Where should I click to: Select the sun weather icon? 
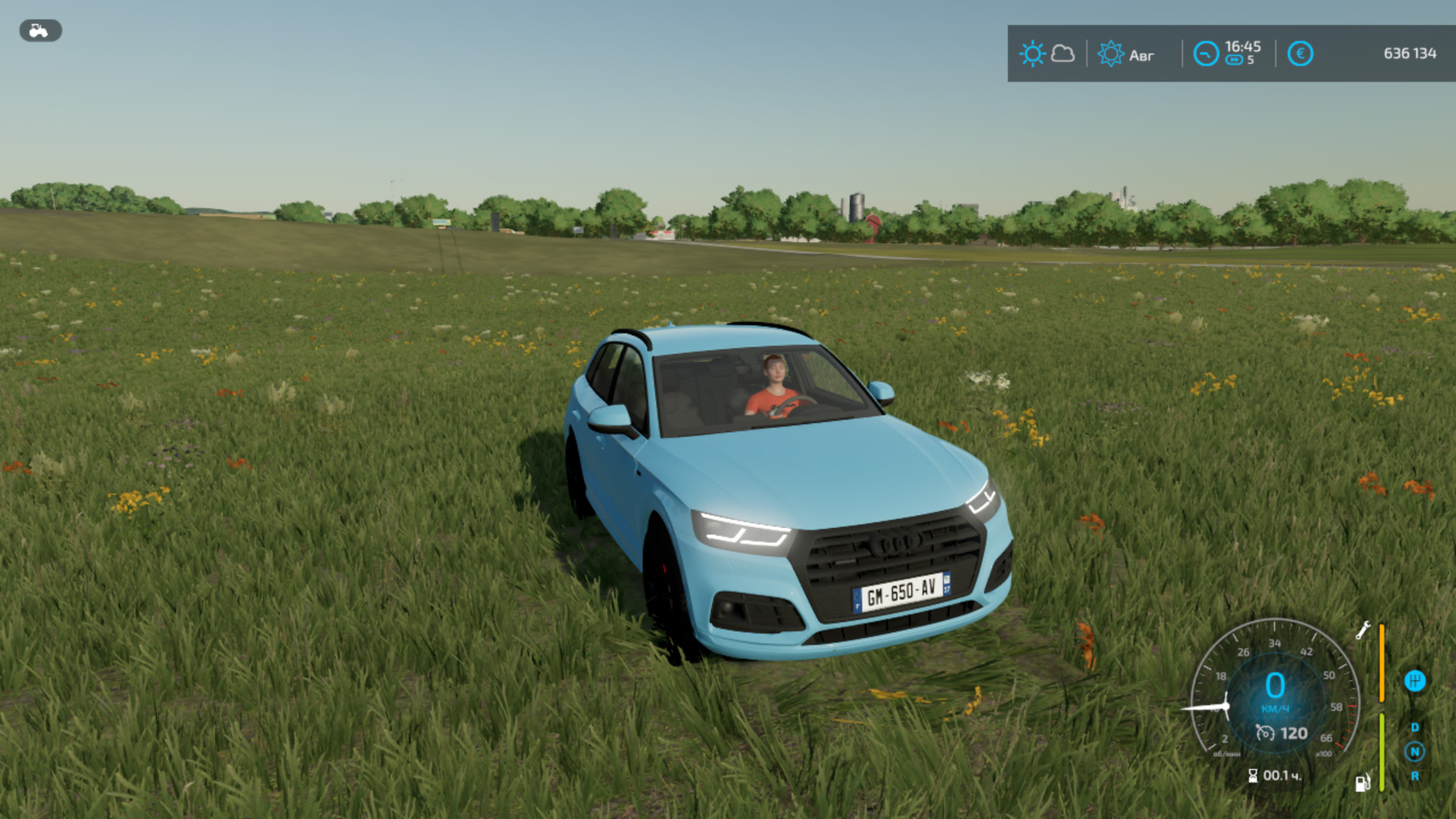click(x=1032, y=54)
